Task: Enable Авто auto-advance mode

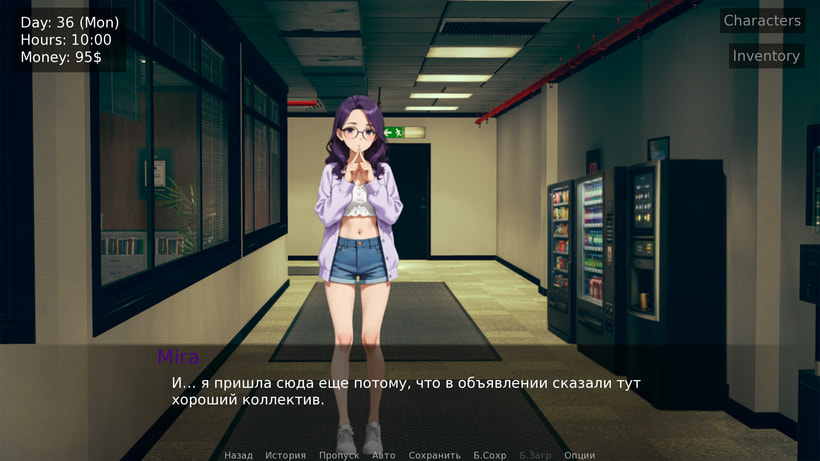Action: (x=383, y=455)
